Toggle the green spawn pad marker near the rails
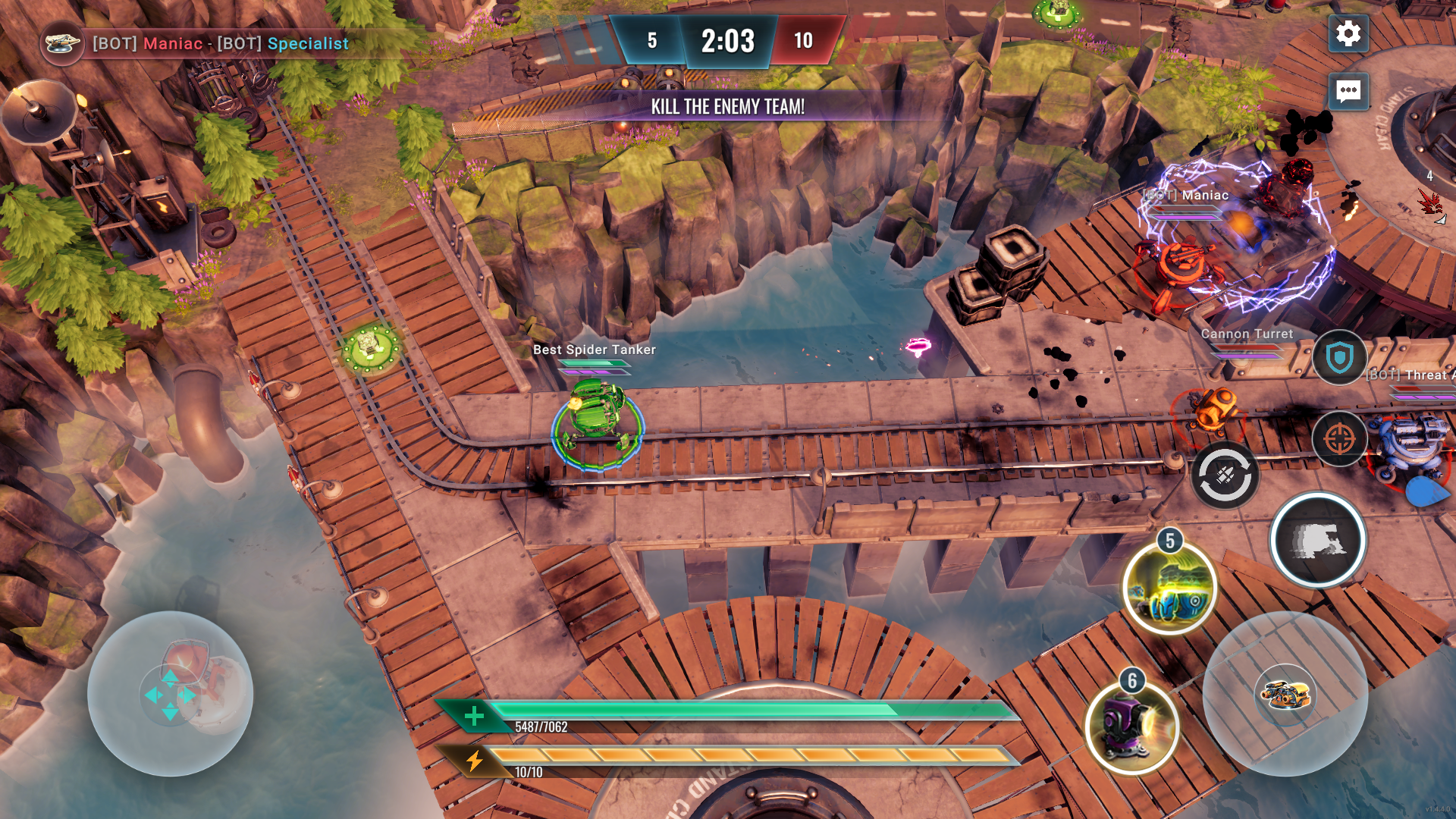Image resolution: width=1456 pixels, height=819 pixels. 369,348
